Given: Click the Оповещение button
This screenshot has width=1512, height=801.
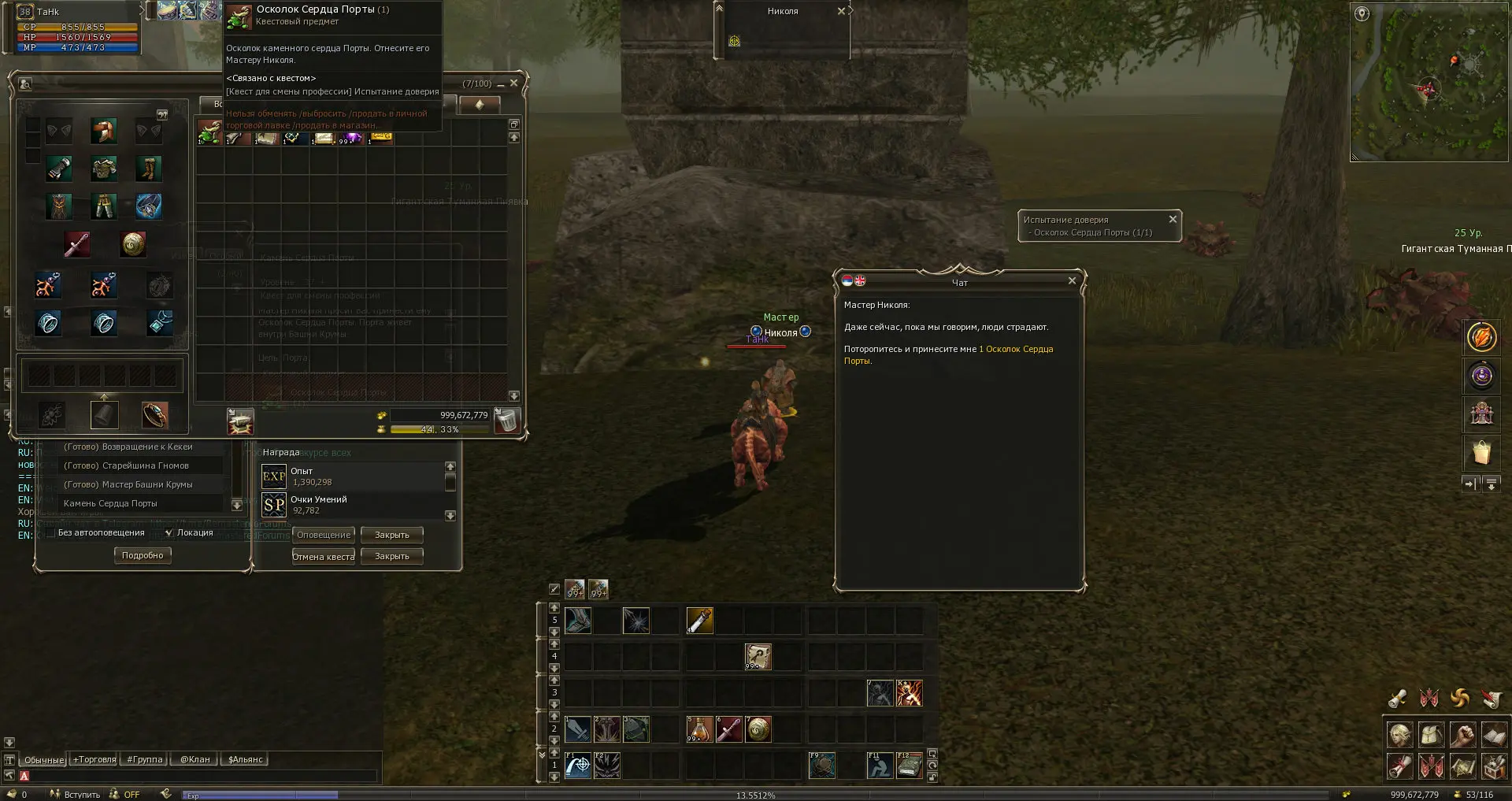Looking at the screenshot, I should coord(324,535).
